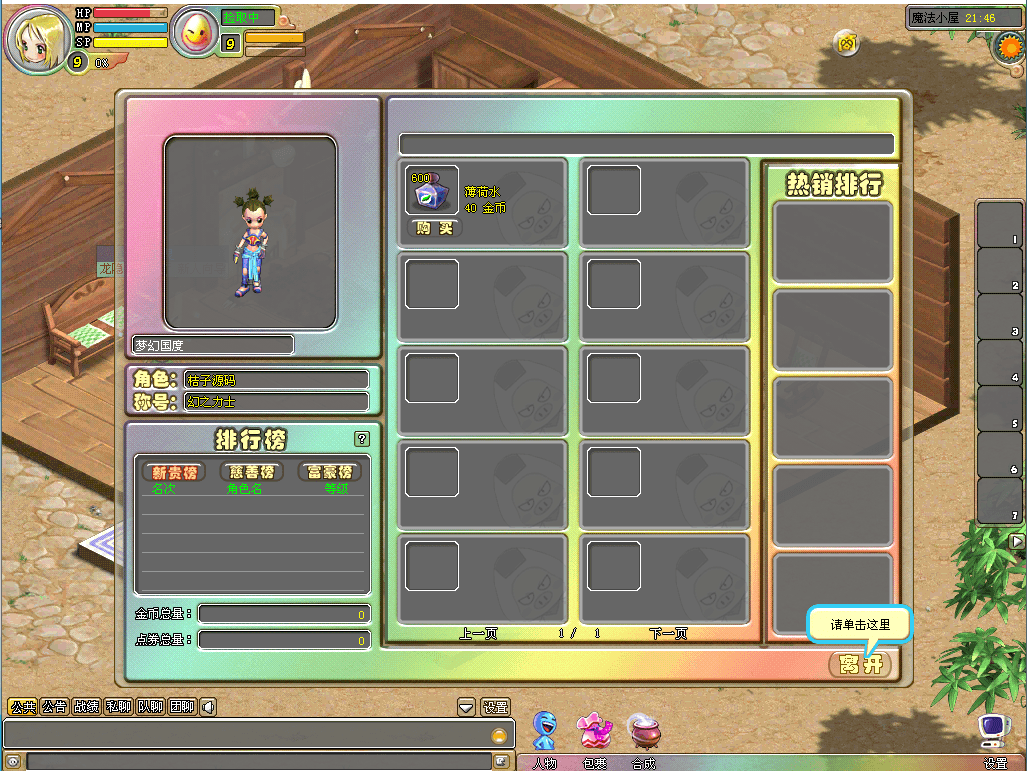Open the chat 设置 button

click(x=495, y=707)
